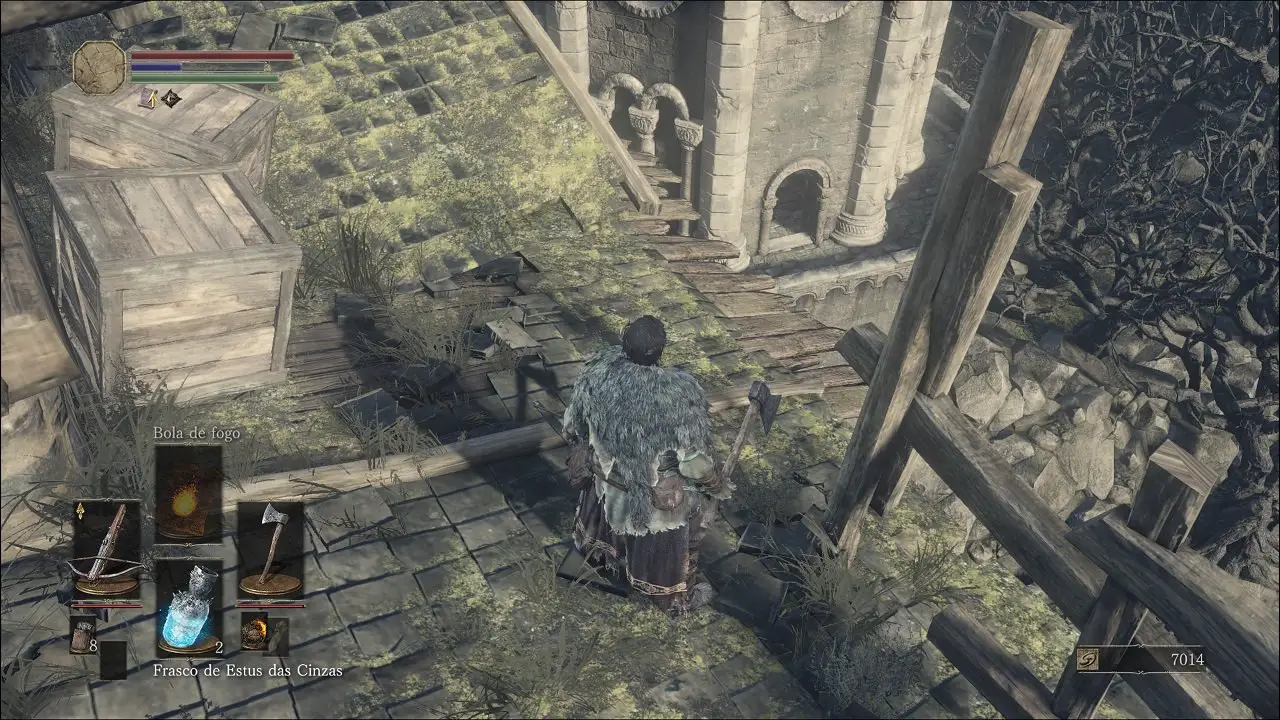Click the octagonal emblem beside the health bar
The image size is (1280, 720).
[x=99, y=67]
